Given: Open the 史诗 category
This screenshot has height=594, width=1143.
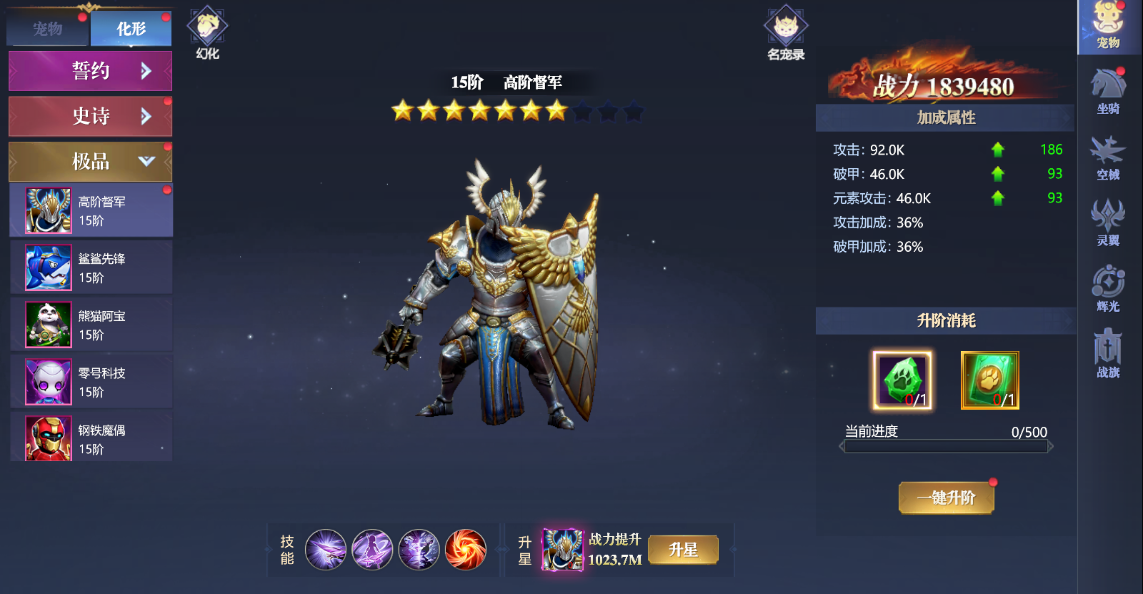Looking at the screenshot, I should pyautogui.click(x=90, y=116).
